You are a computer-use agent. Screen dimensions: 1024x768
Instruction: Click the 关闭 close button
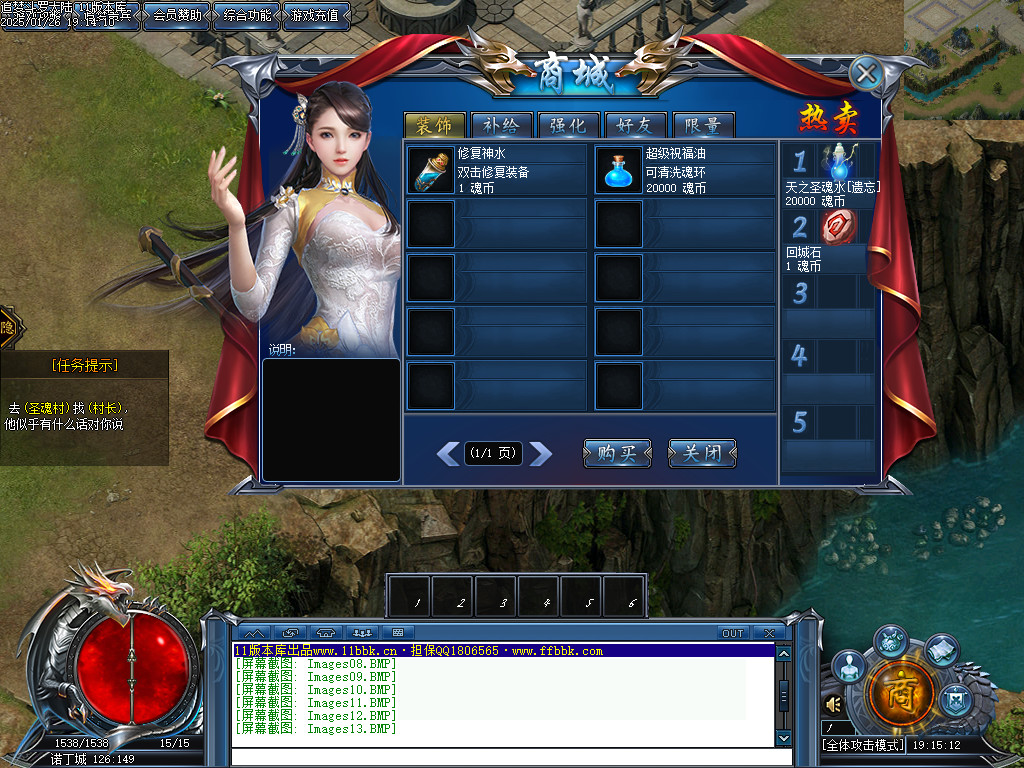click(702, 453)
